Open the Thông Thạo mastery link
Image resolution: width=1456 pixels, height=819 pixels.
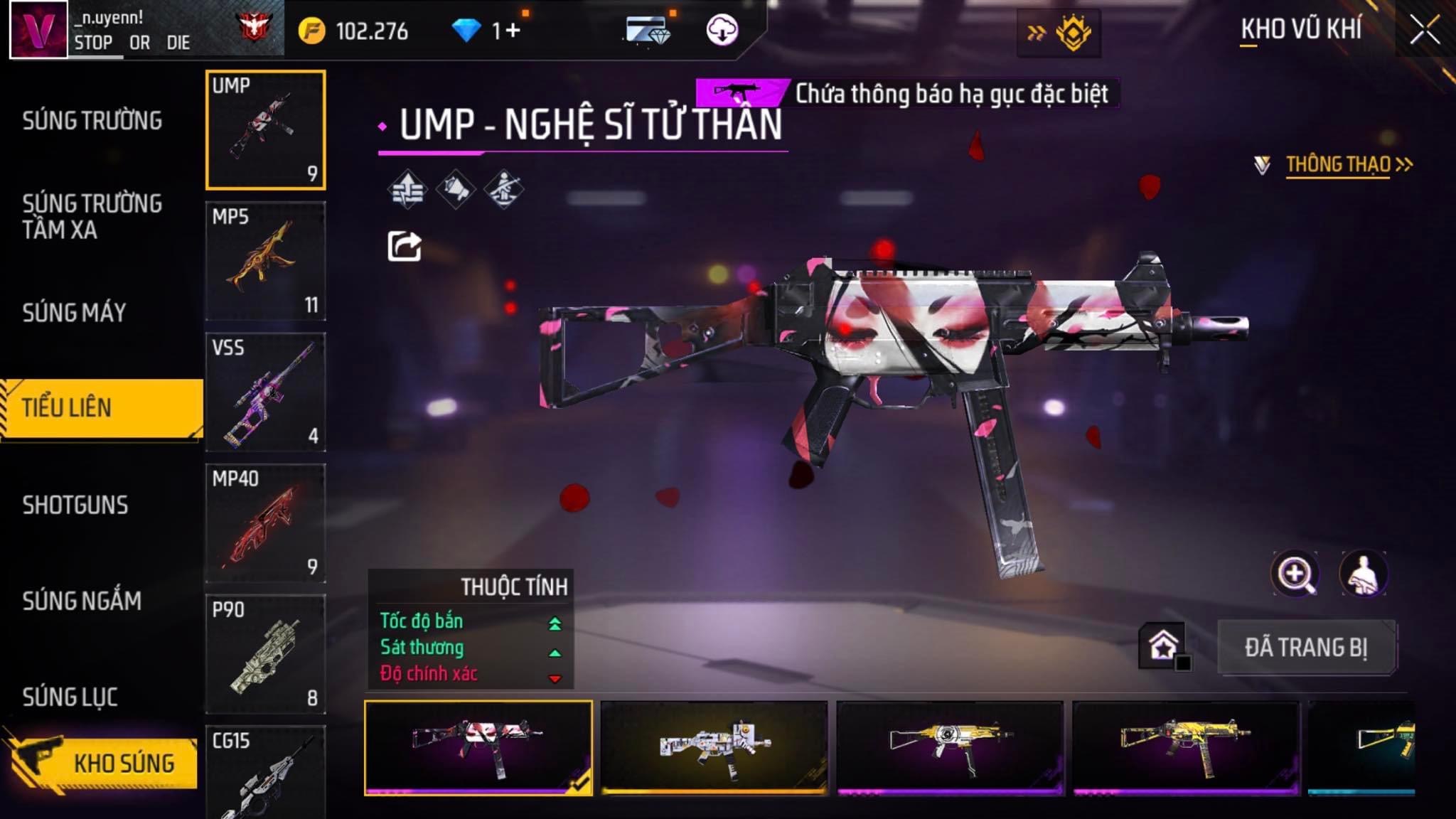1338,165
